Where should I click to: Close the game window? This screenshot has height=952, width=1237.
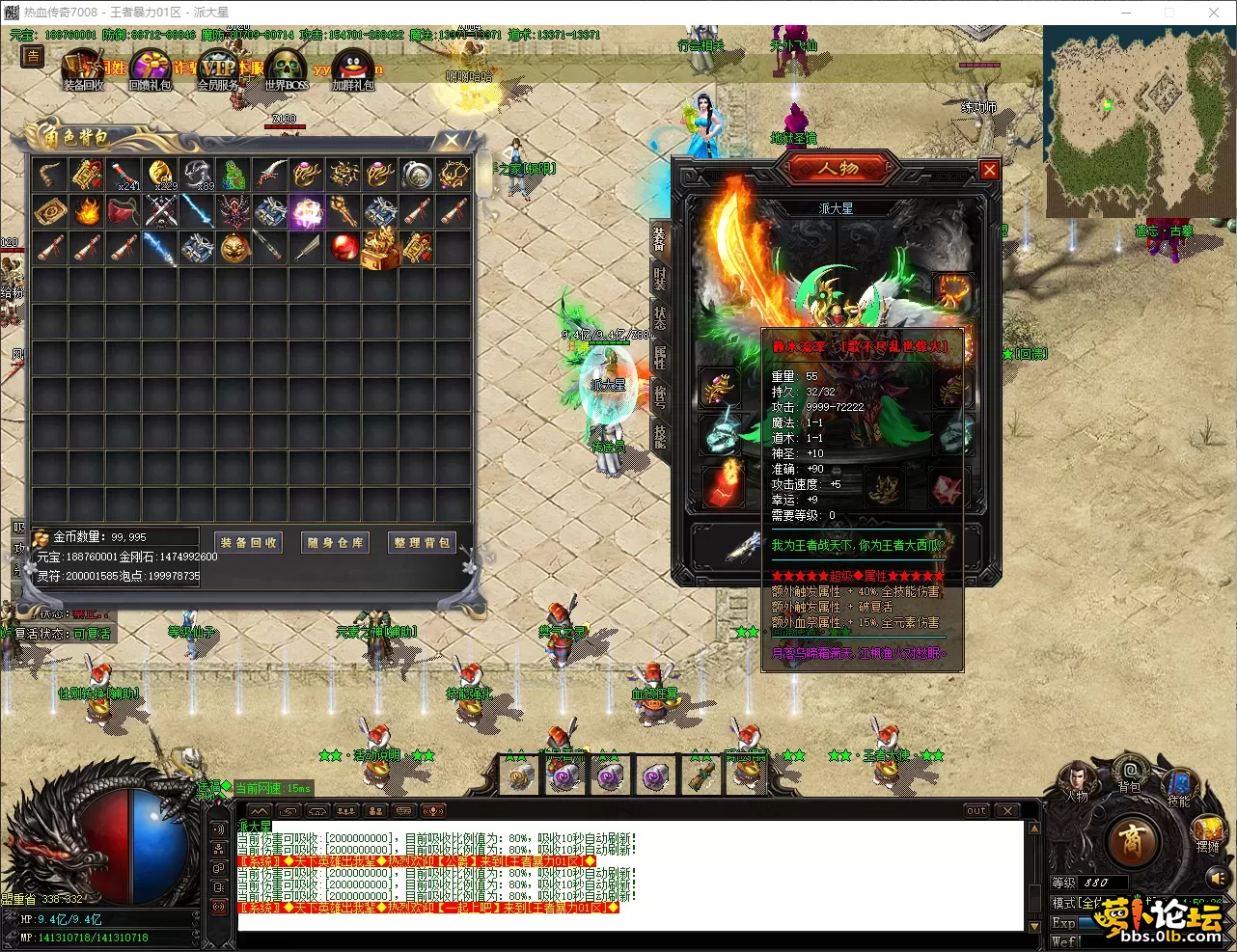[1214, 13]
